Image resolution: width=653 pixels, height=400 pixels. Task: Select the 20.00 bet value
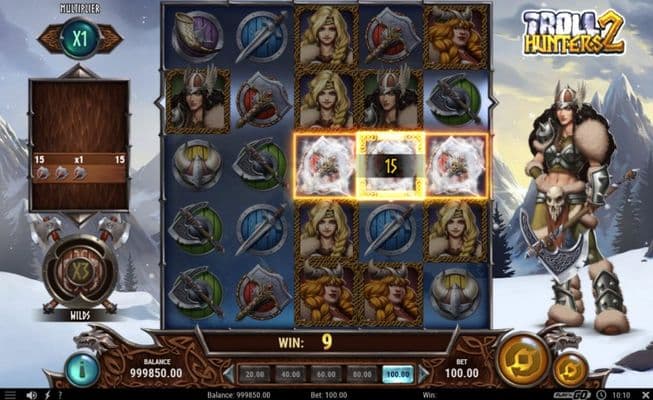pyautogui.click(x=253, y=374)
